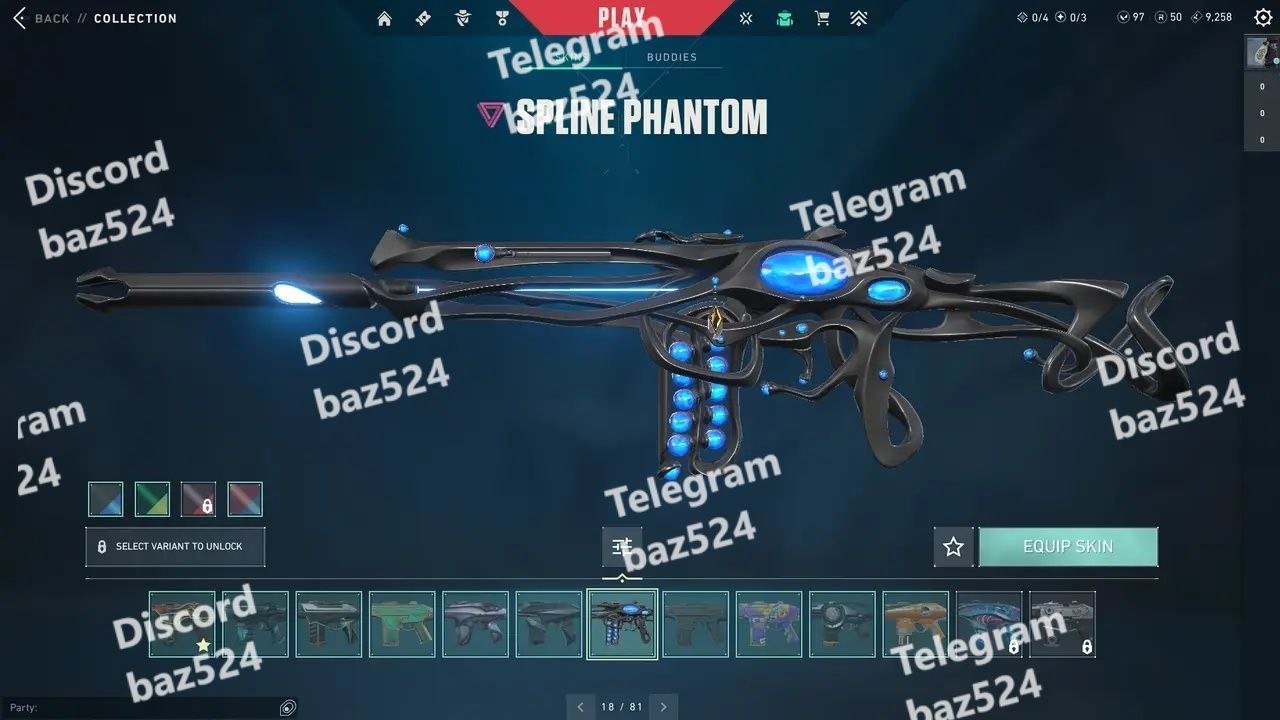Viewport: 1280px width, 720px height.
Task: Open the home screen icon
Action: [384, 18]
